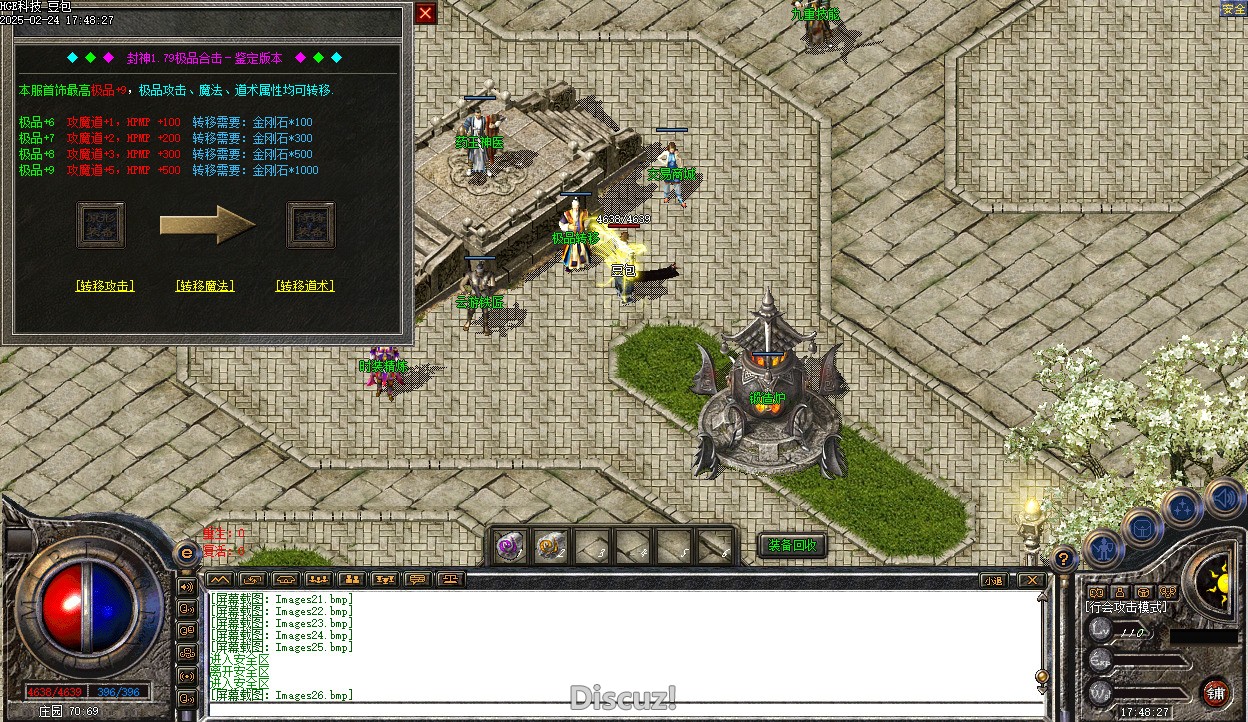
Task: Click the 小退 logout button
Action: click(993, 580)
